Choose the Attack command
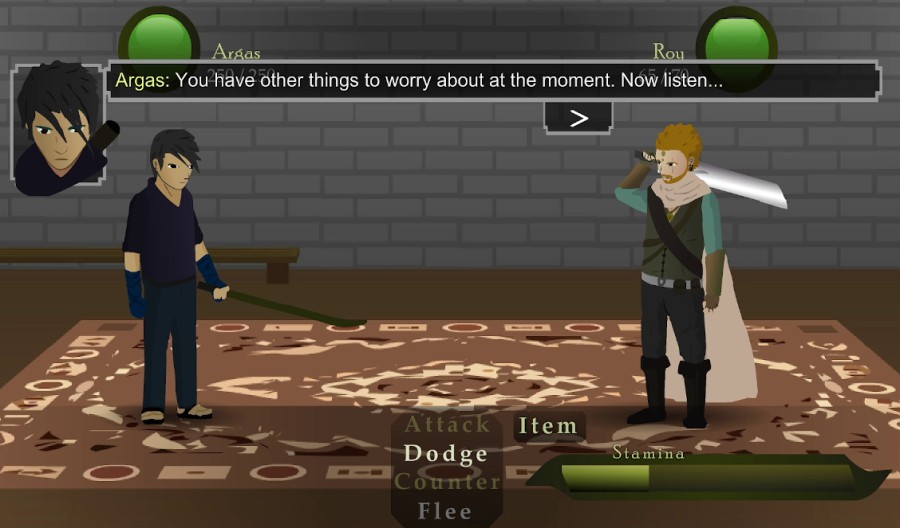 (446, 424)
